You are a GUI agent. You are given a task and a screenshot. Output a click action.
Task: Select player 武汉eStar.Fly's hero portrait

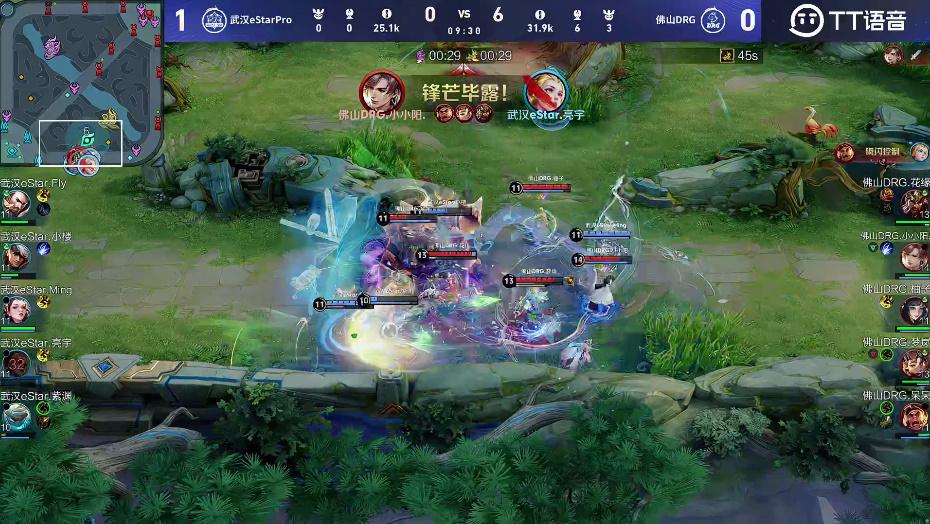(x=15, y=204)
